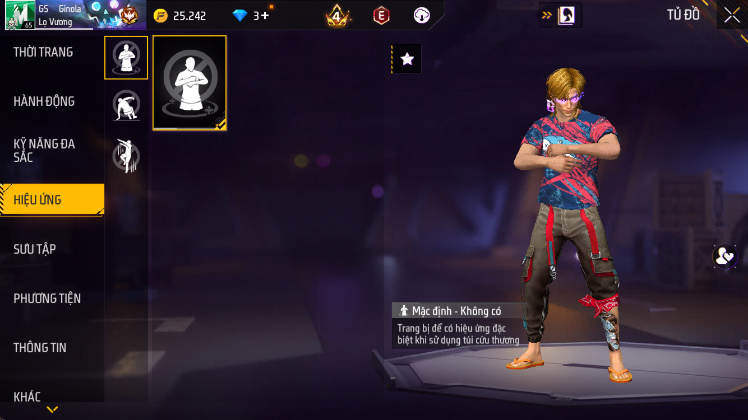Pick the falling figure effect sub-category icon

click(x=126, y=155)
